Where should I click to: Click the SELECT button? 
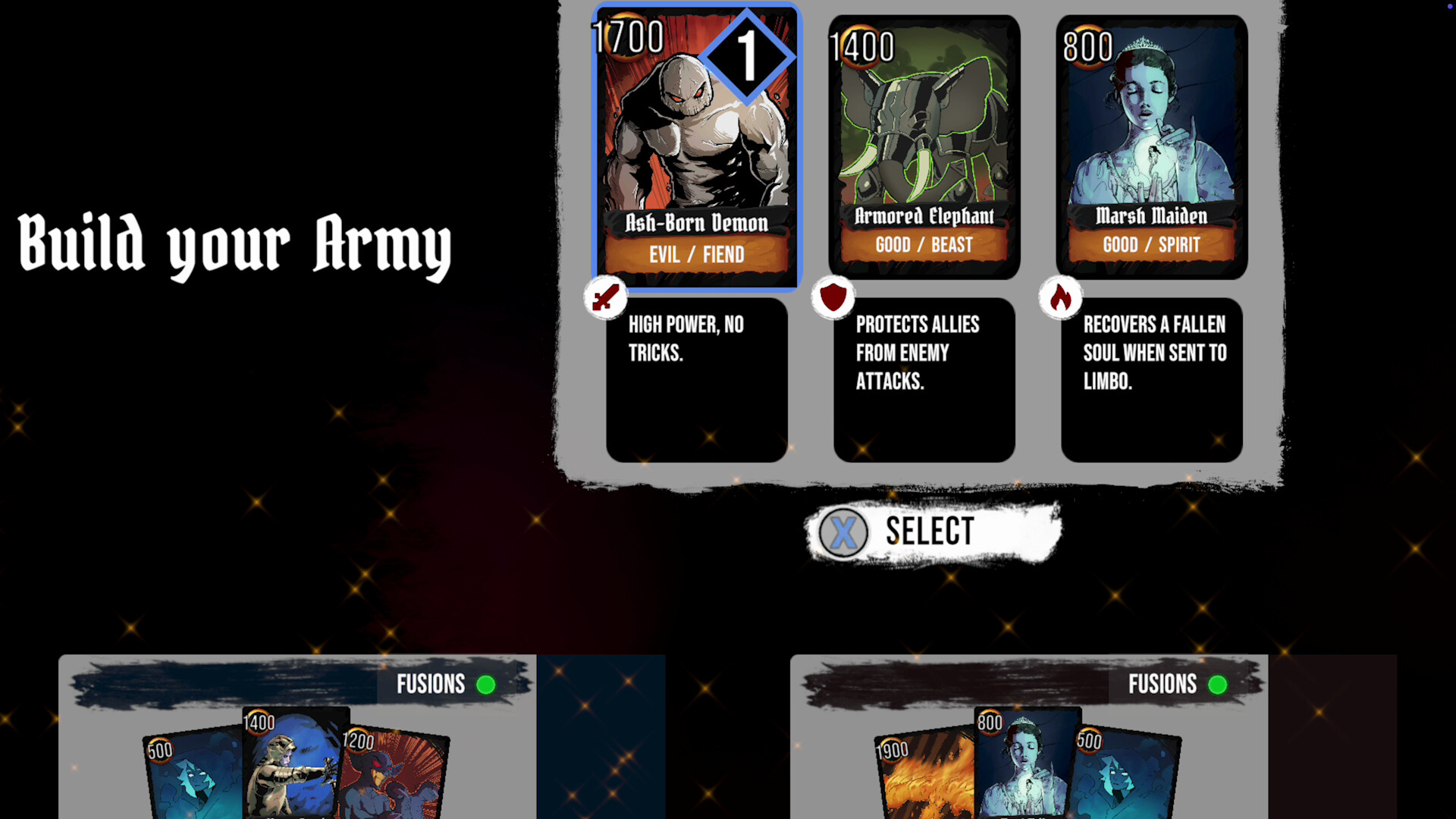click(x=932, y=532)
